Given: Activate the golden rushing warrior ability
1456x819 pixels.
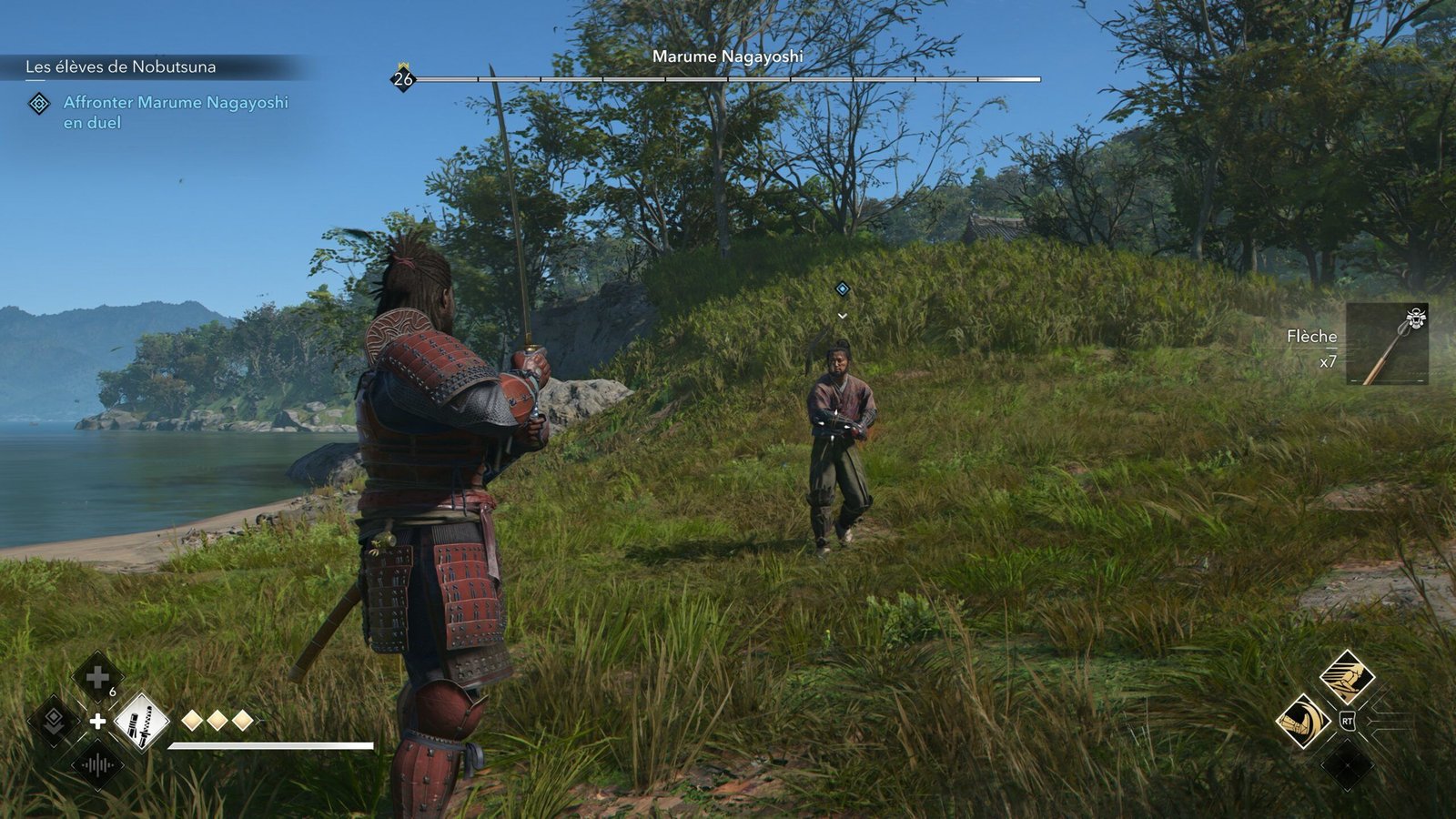Looking at the screenshot, I should [x=1347, y=676].
